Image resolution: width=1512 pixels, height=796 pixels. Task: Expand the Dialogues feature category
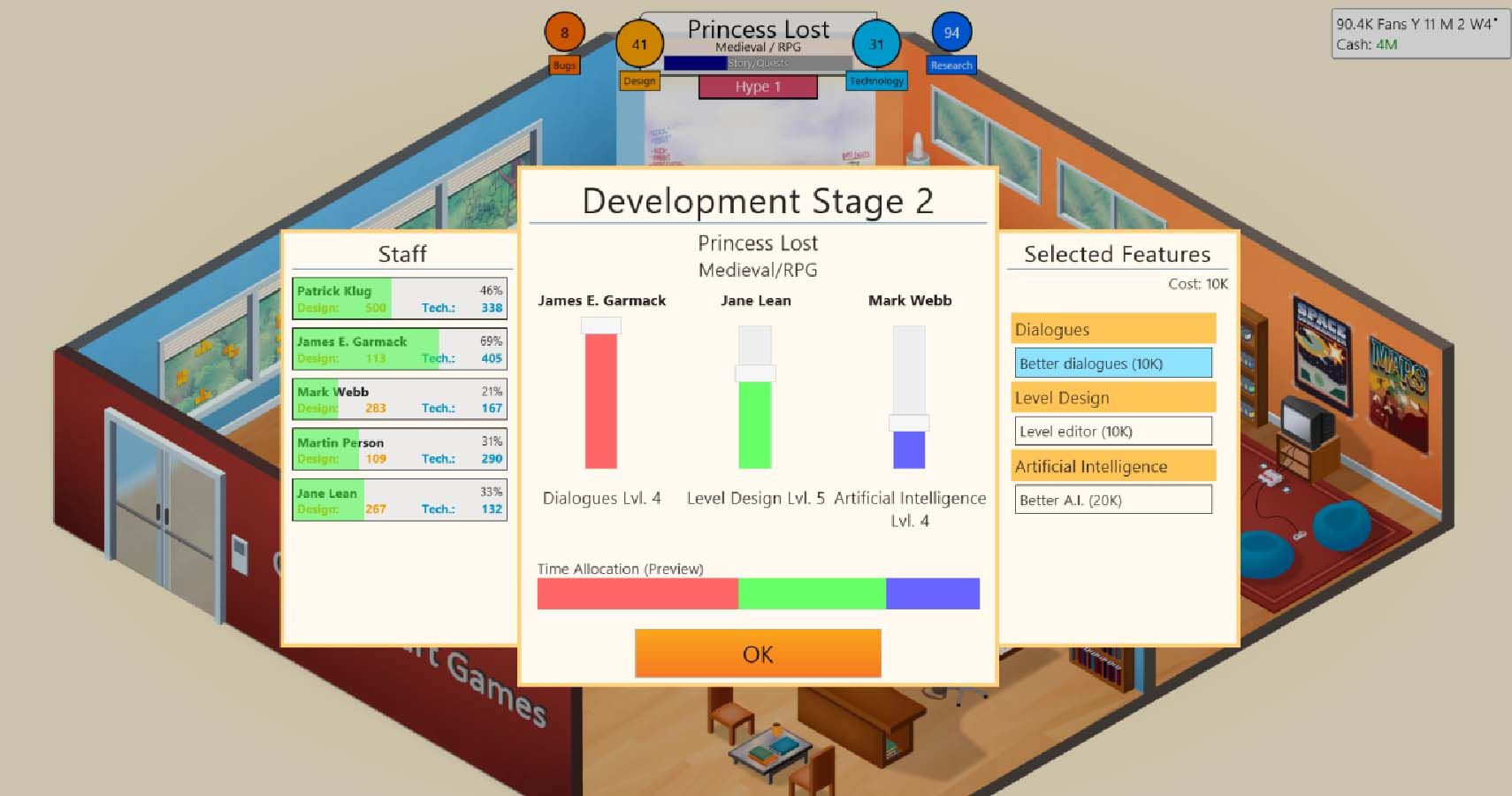[1113, 328]
